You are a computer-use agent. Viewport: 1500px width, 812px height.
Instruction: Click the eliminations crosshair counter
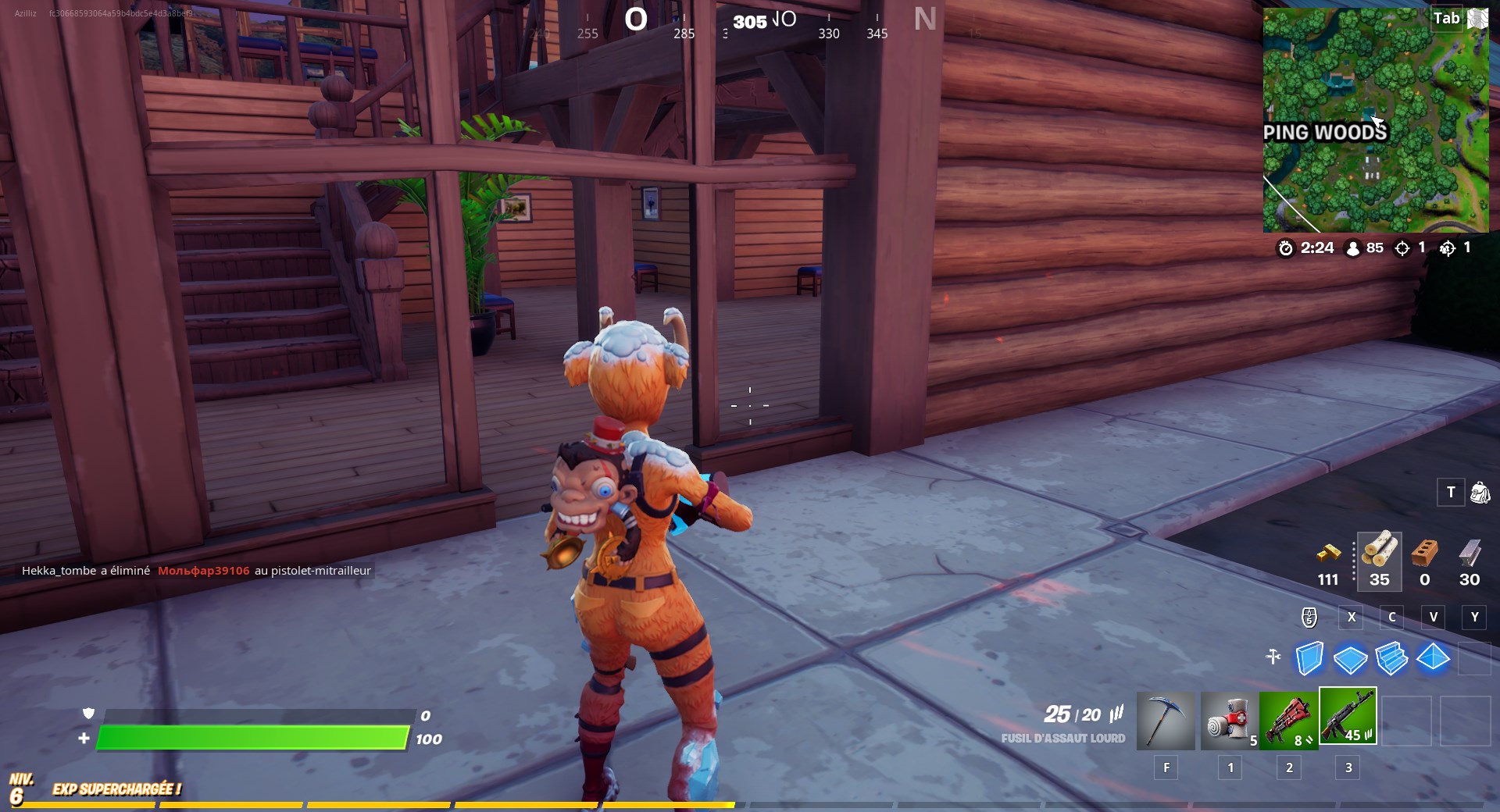[1402, 248]
